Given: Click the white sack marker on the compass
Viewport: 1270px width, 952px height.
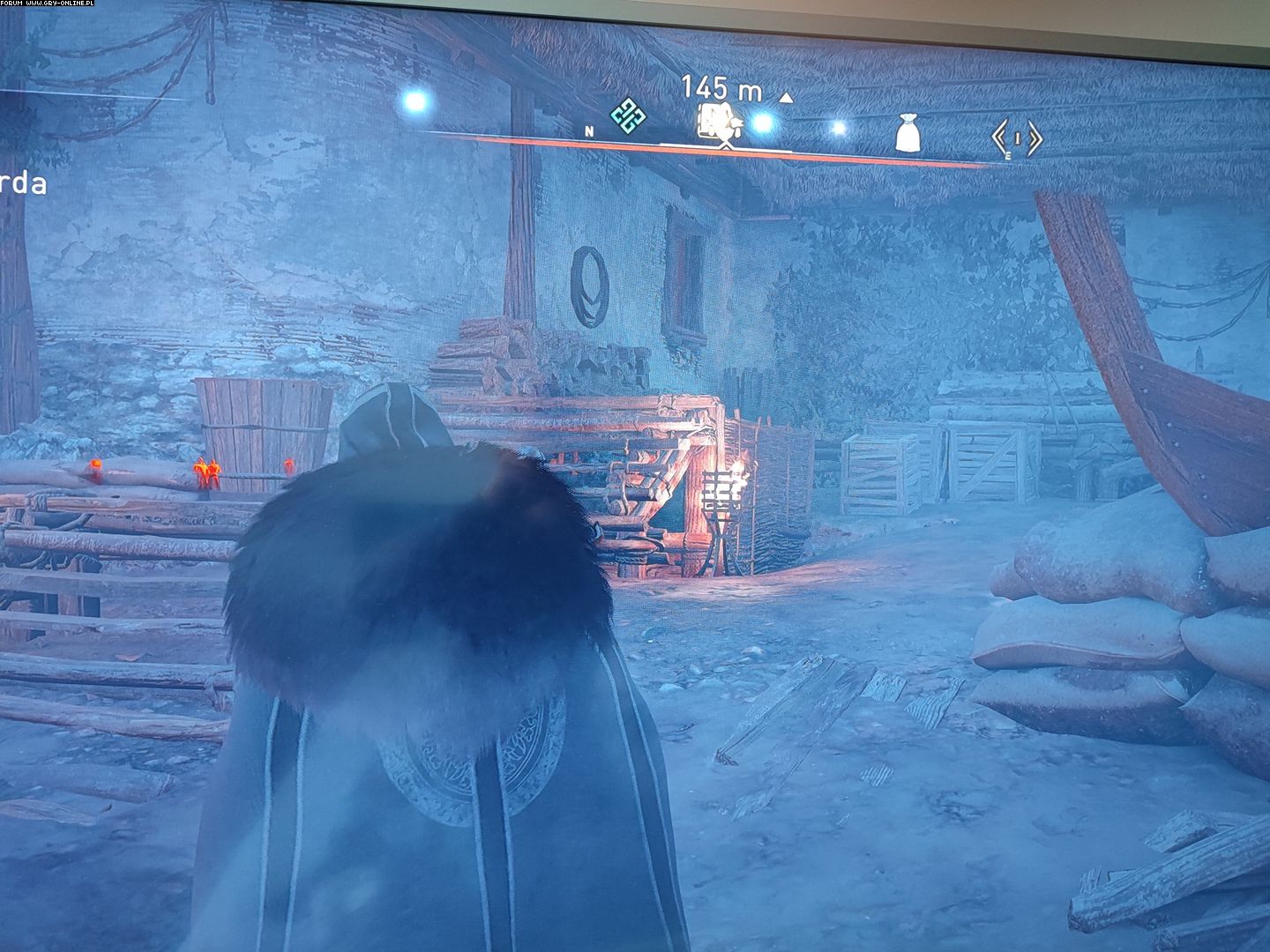Looking at the screenshot, I should coord(908,135).
